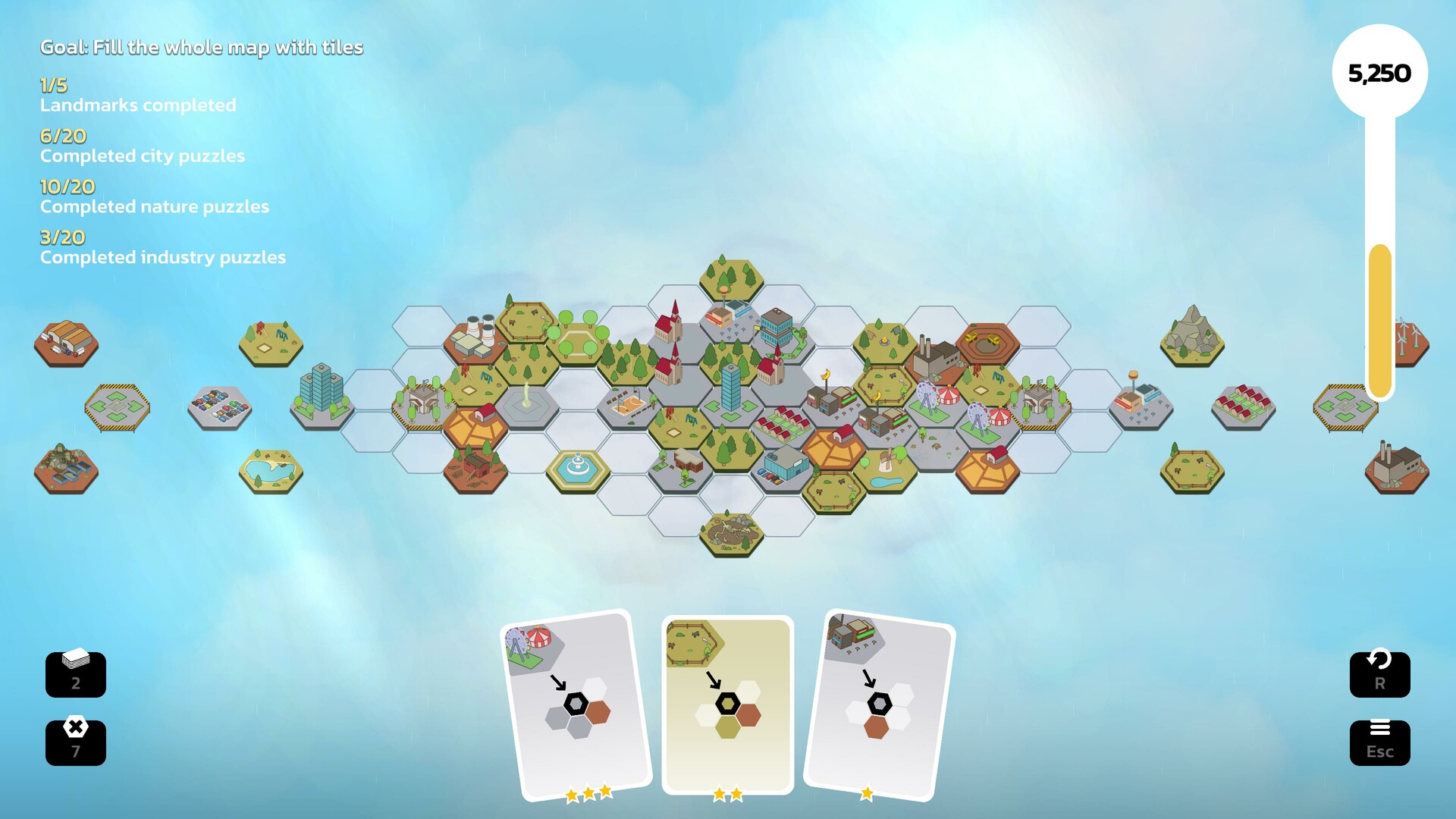Click the hexagon discard icon showing 7
The width and height of the screenshot is (1456, 819).
(75, 742)
